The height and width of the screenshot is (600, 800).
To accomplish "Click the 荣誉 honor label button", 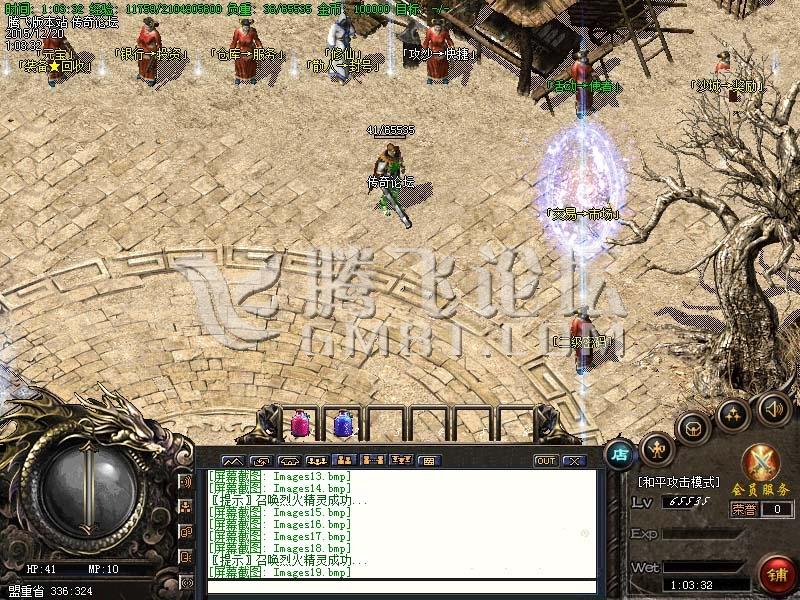I will click(x=744, y=509).
